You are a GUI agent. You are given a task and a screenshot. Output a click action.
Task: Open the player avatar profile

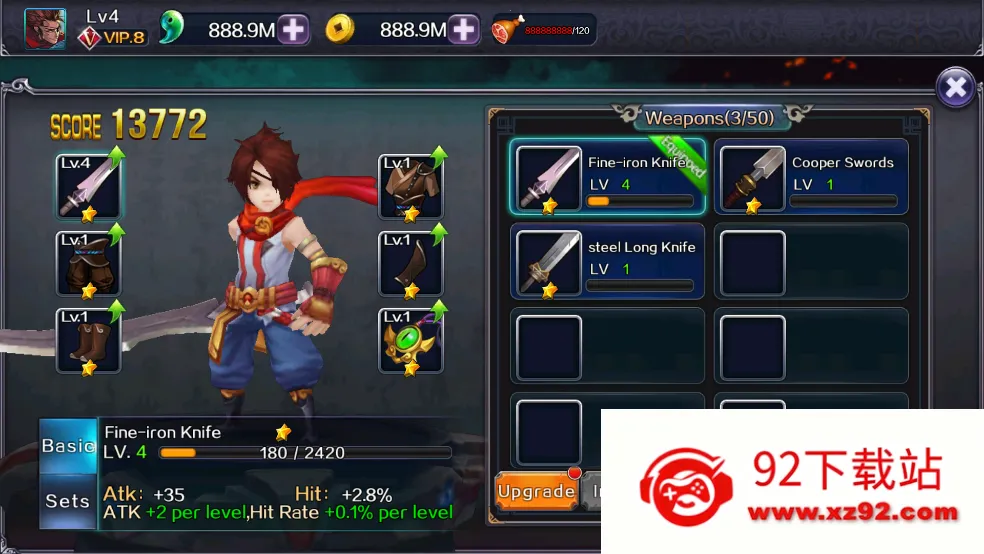[45, 29]
